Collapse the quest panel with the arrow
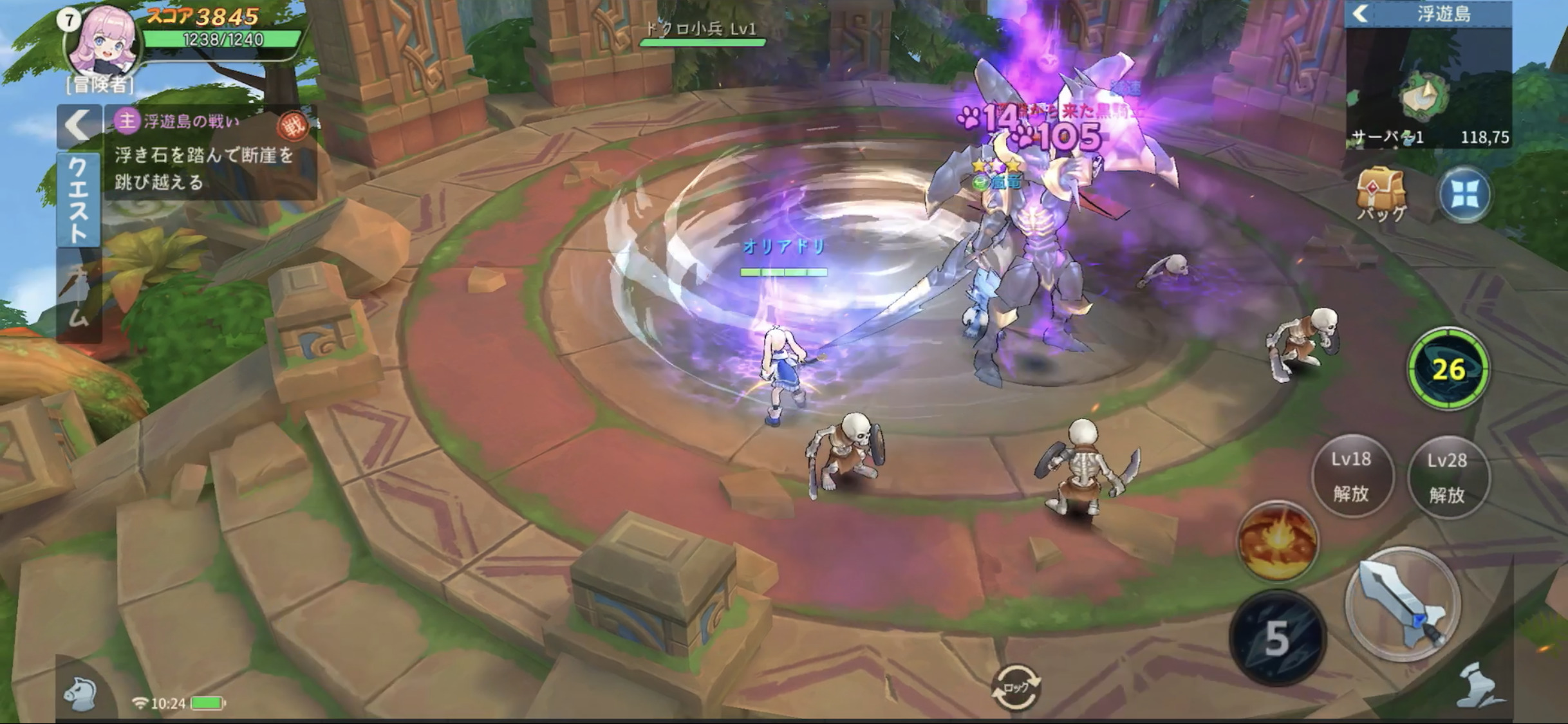This screenshot has height=724, width=1568. click(x=79, y=126)
